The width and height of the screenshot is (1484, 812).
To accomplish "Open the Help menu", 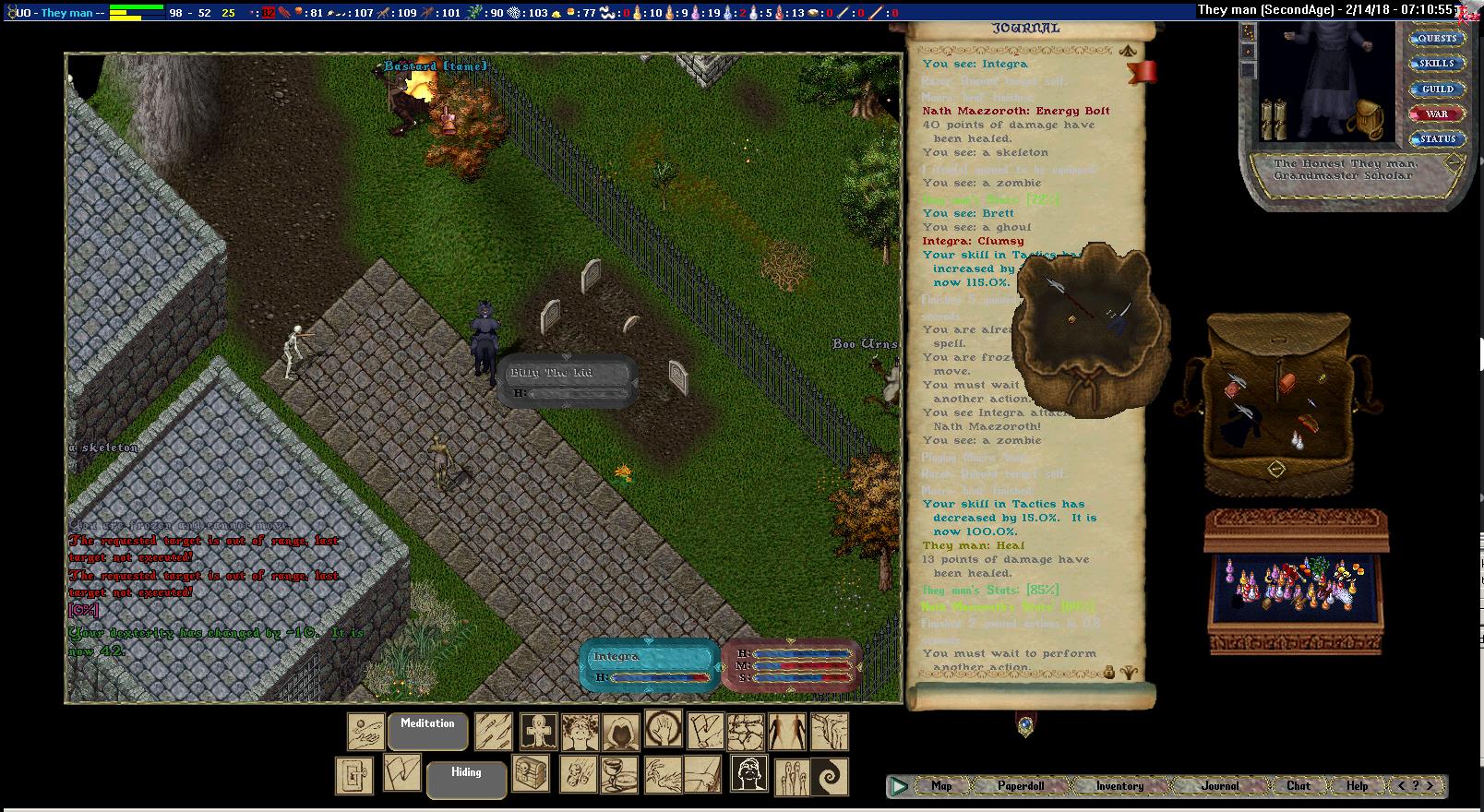I will coord(1357,786).
